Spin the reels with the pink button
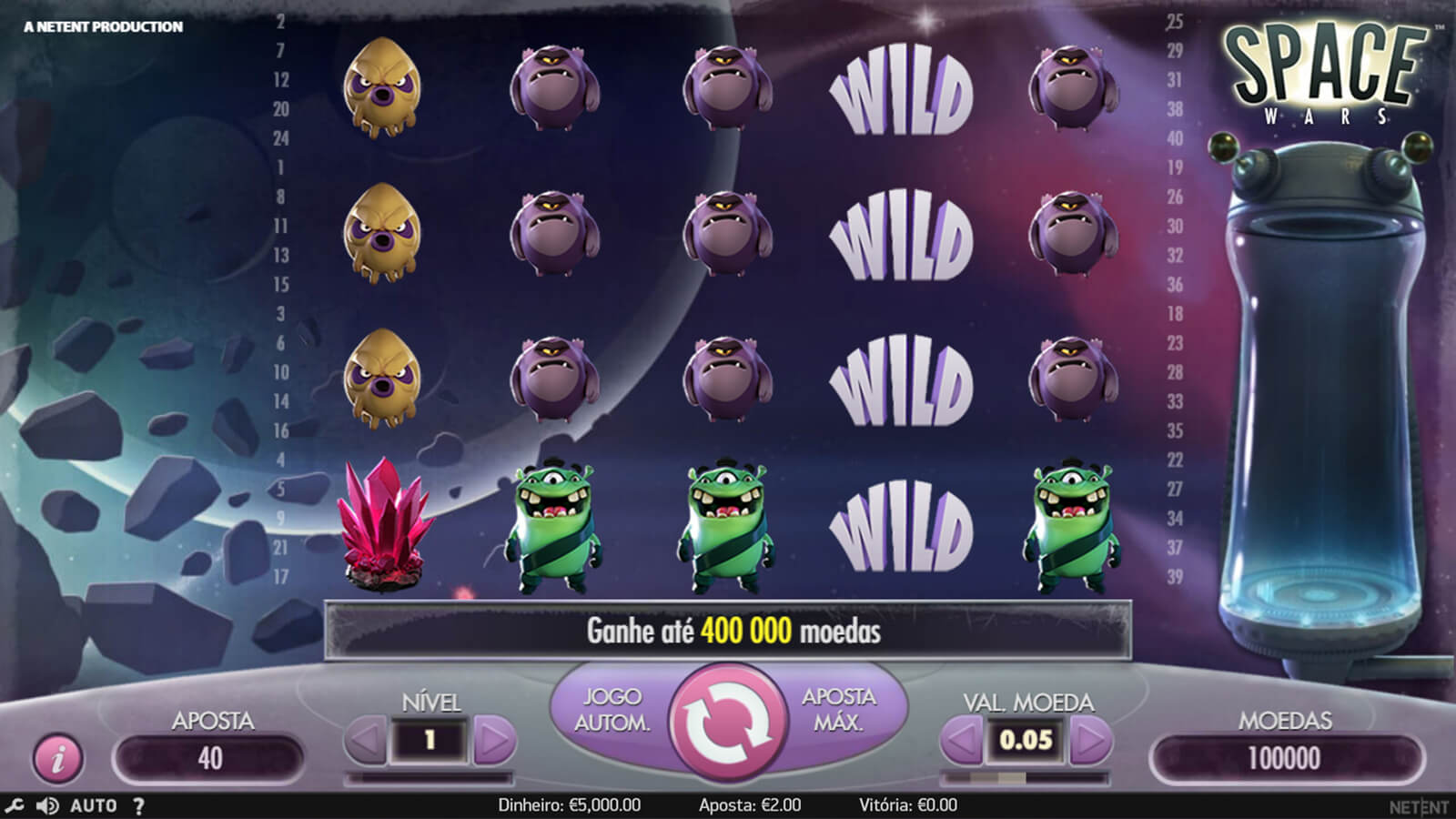This screenshot has width=1456, height=819. (x=728, y=721)
